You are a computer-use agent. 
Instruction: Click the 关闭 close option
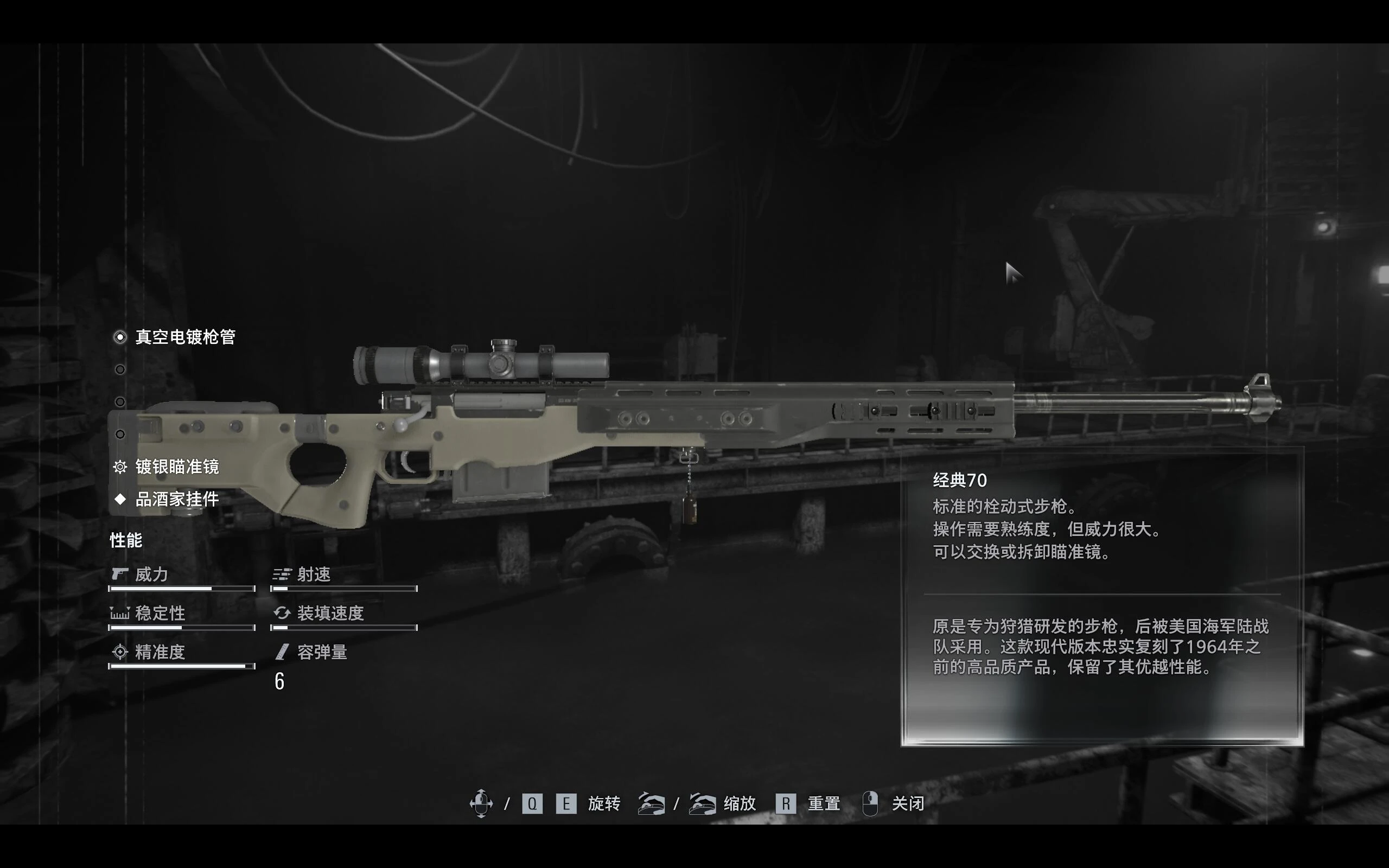pos(908,803)
